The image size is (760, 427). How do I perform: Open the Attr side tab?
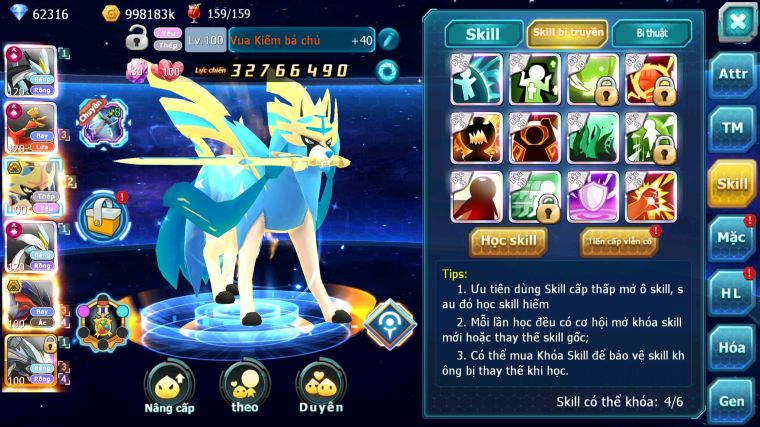point(732,73)
